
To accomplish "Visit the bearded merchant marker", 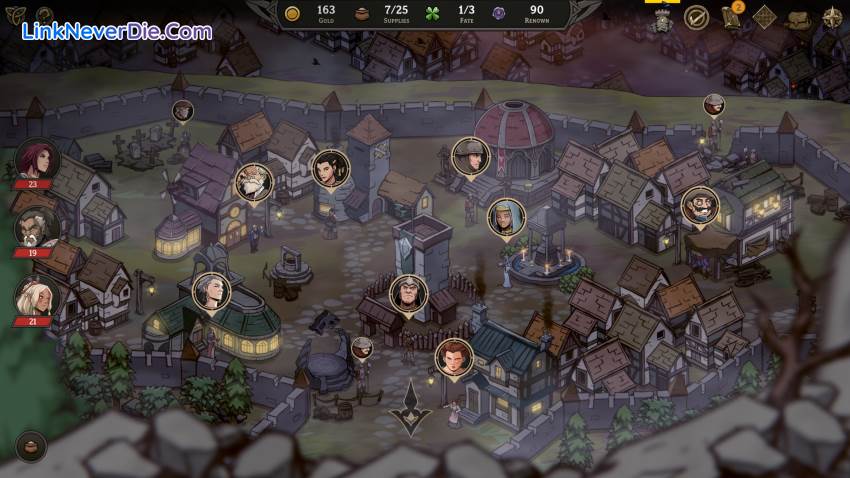I will pyautogui.click(x=700, y=206).
